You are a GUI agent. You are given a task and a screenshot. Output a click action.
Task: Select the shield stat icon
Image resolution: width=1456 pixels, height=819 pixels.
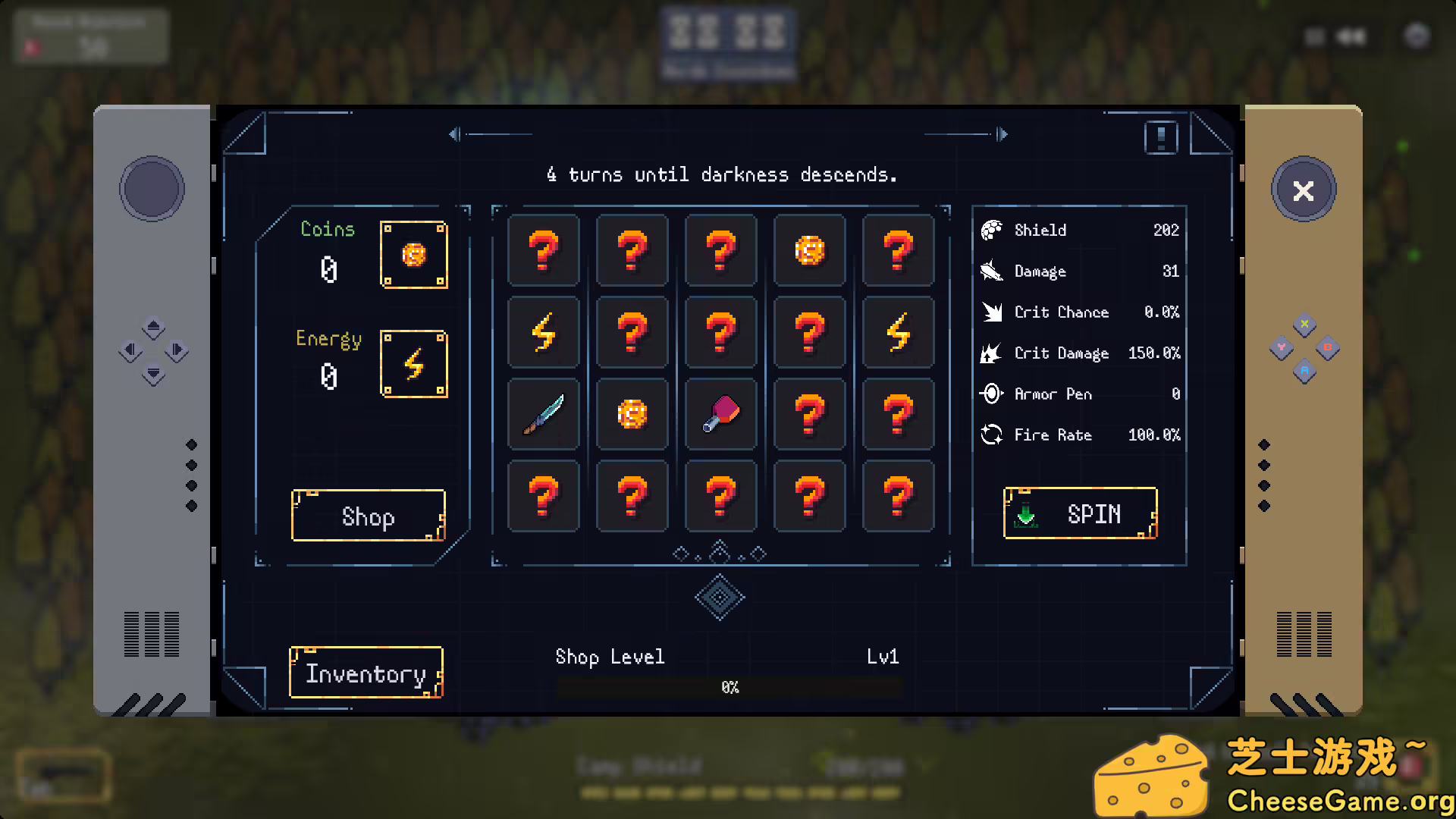(x=990, y=230)
